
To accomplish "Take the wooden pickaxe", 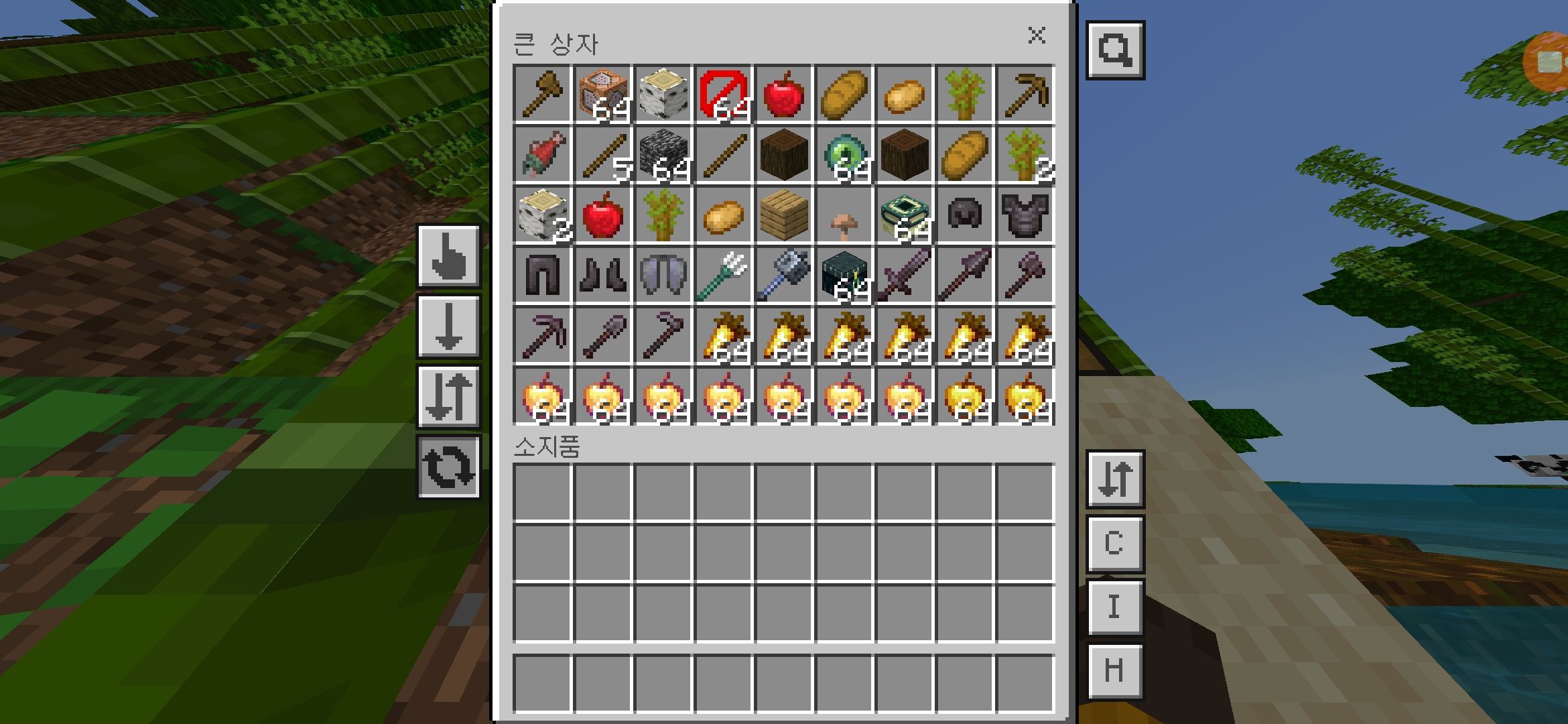I will pos(1025,95).
